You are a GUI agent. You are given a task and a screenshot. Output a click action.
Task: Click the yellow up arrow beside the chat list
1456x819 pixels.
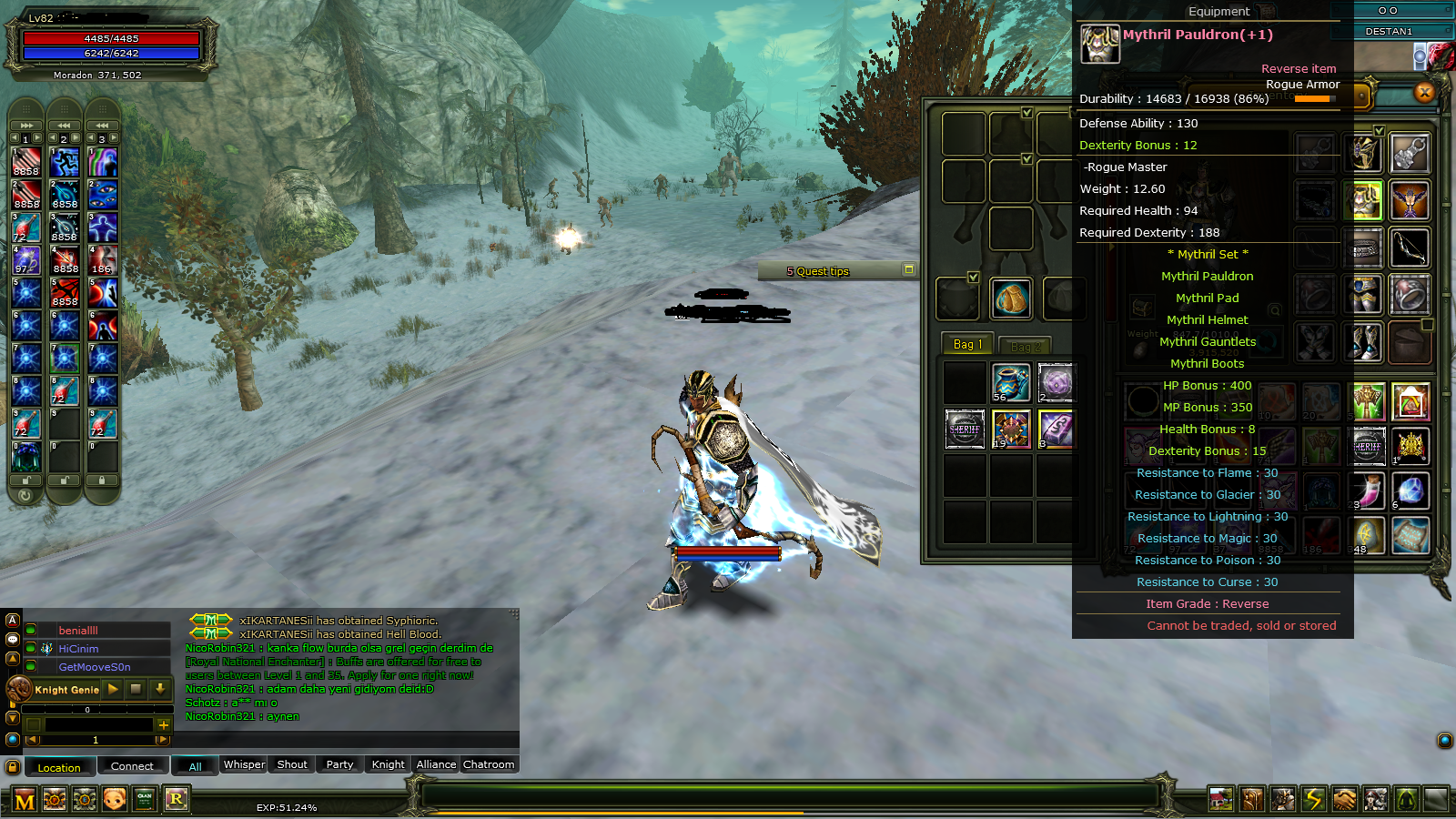coord(12,659)
